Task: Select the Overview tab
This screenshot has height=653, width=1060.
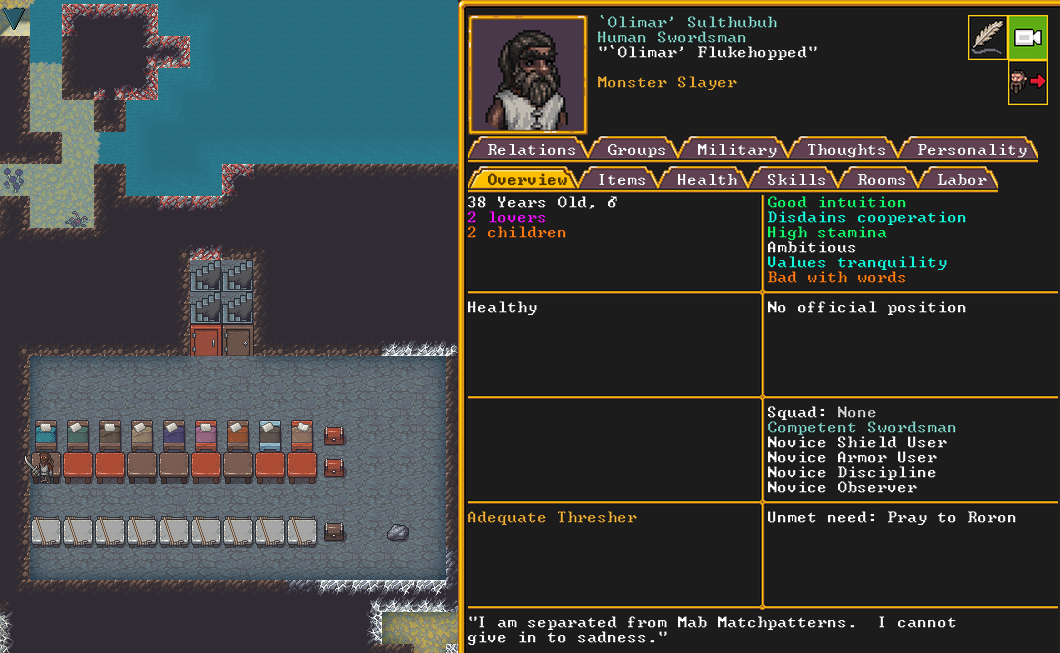Action: 527,179
